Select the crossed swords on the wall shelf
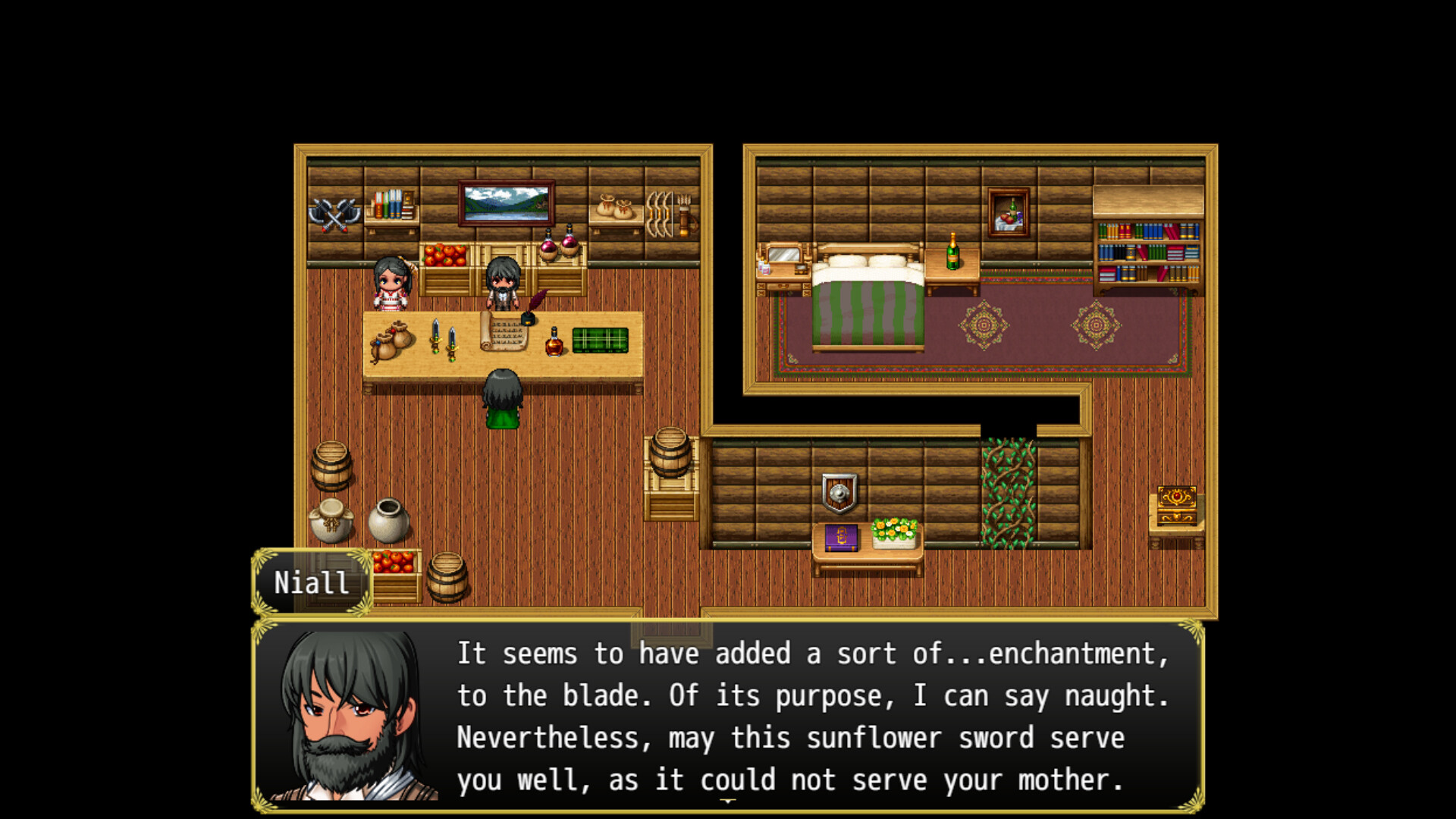 click(x=336, y=215)
